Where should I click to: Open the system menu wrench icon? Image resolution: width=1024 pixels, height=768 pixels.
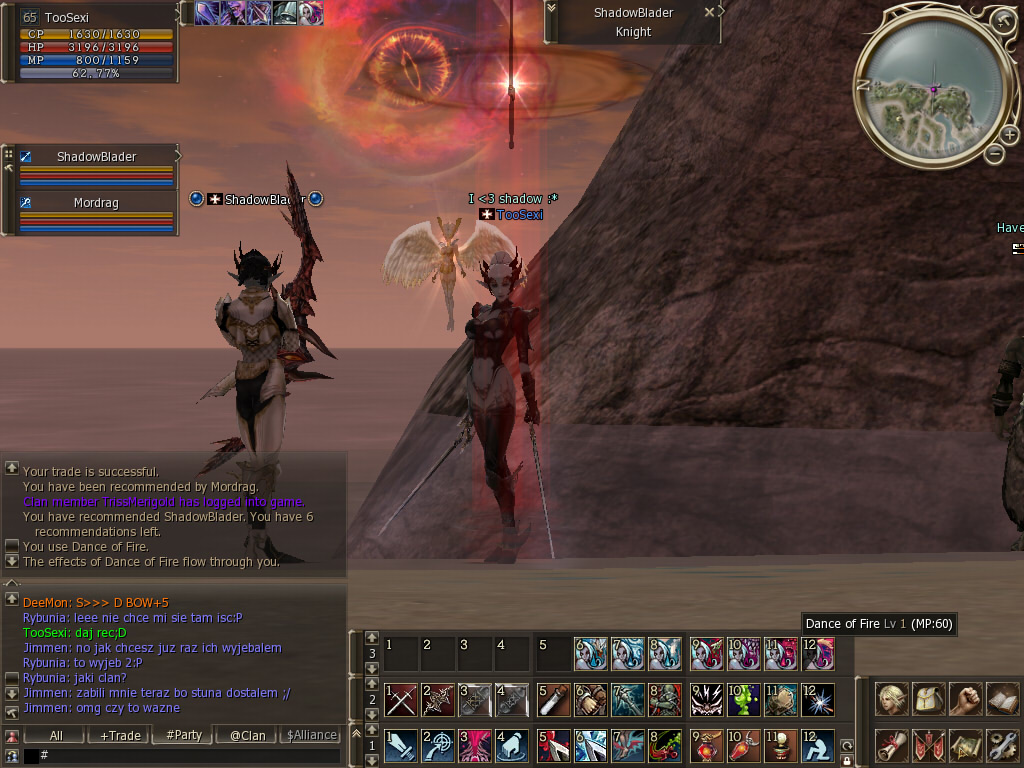[1002, 746]
